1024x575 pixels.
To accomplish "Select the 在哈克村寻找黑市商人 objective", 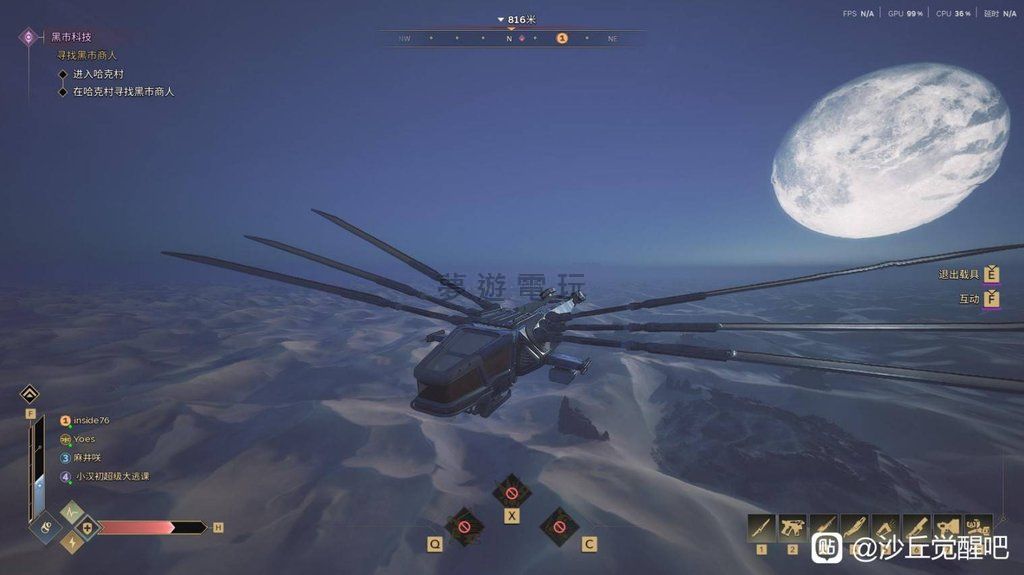I will point(123,92).
